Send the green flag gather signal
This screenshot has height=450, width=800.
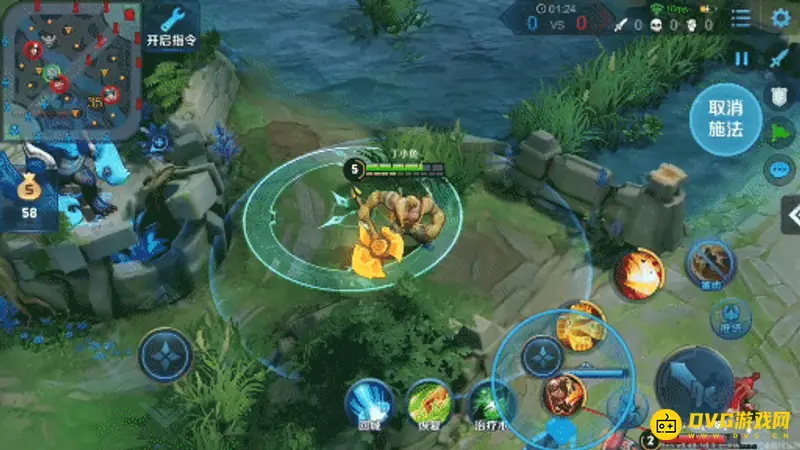coord(779,133)
